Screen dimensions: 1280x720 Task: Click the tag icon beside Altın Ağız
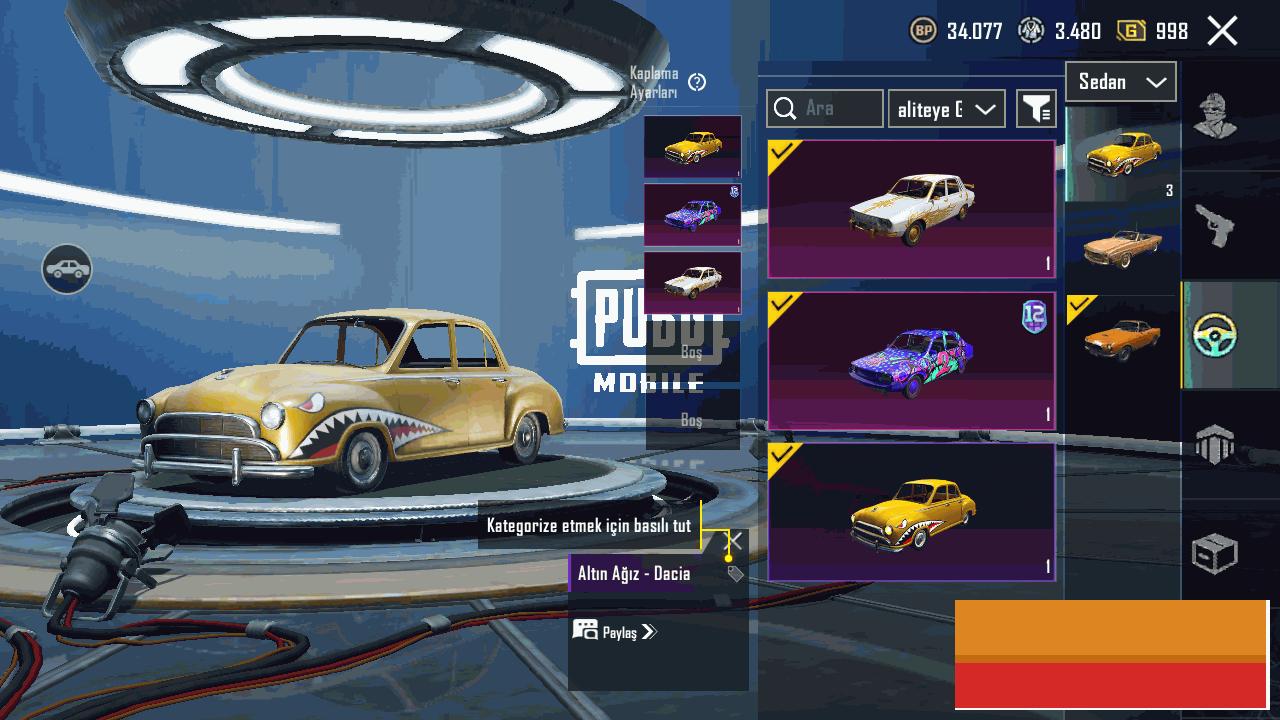[735, 574]
